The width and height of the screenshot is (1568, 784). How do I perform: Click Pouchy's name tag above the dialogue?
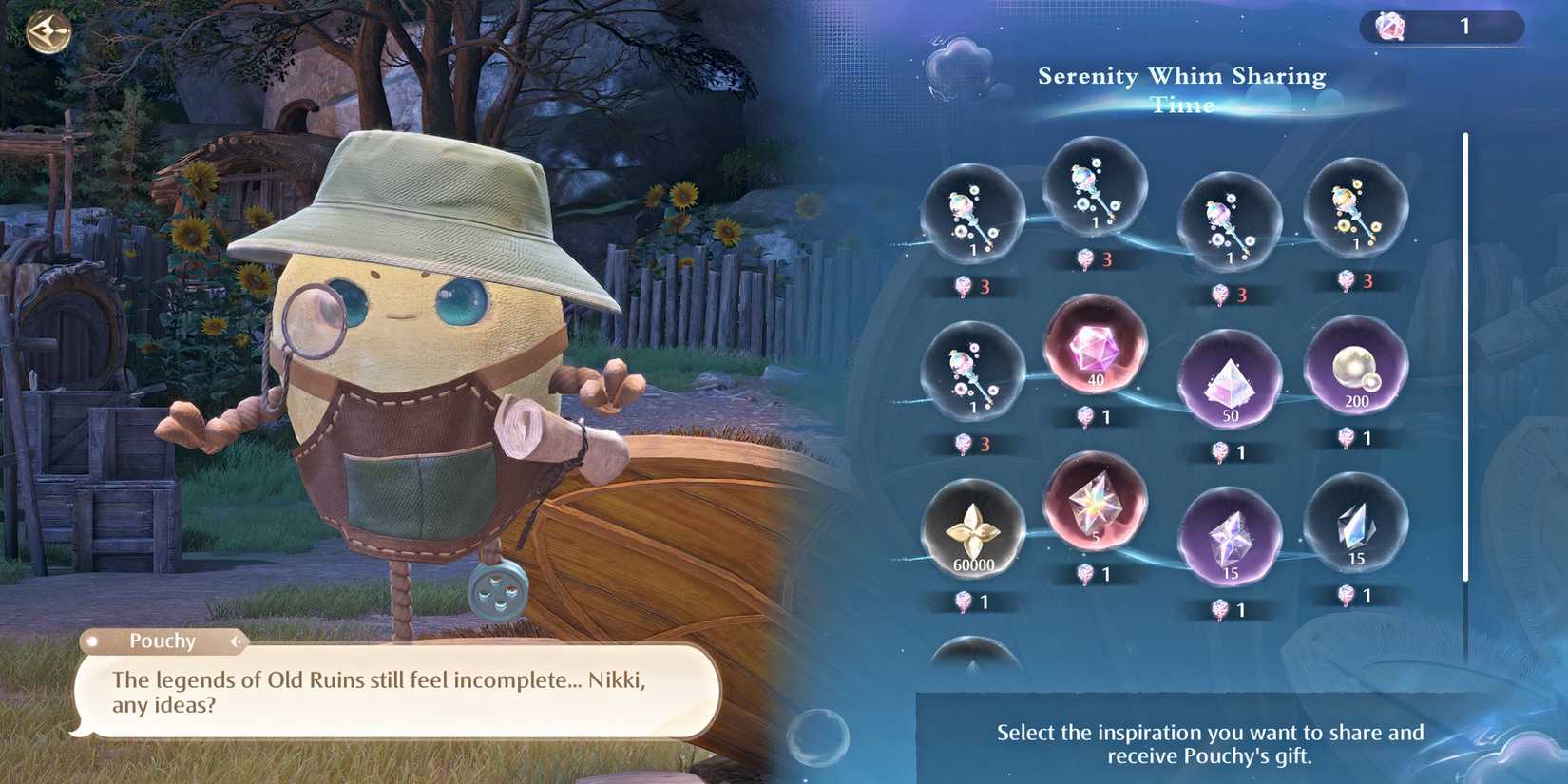point(163,641)
